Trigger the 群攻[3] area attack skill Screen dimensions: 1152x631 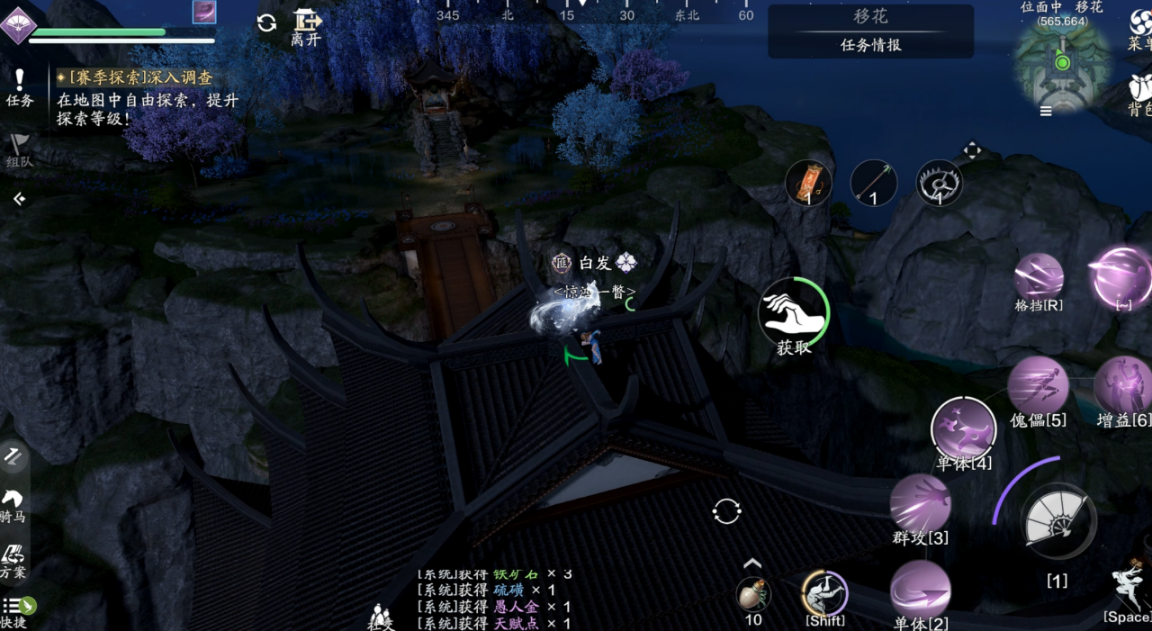click(x=920, y=503)
